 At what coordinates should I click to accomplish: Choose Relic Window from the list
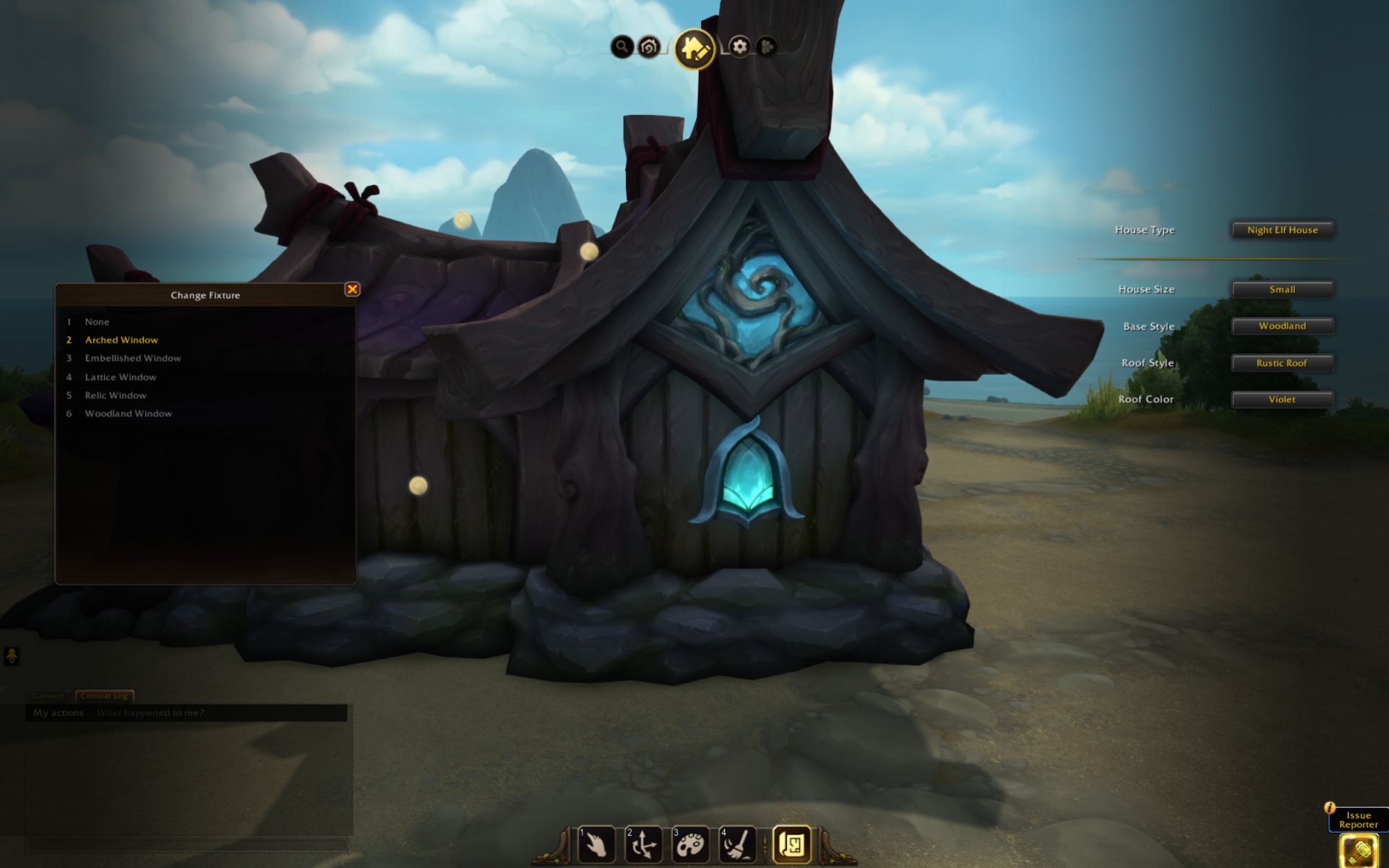click(x=116, y=395)
